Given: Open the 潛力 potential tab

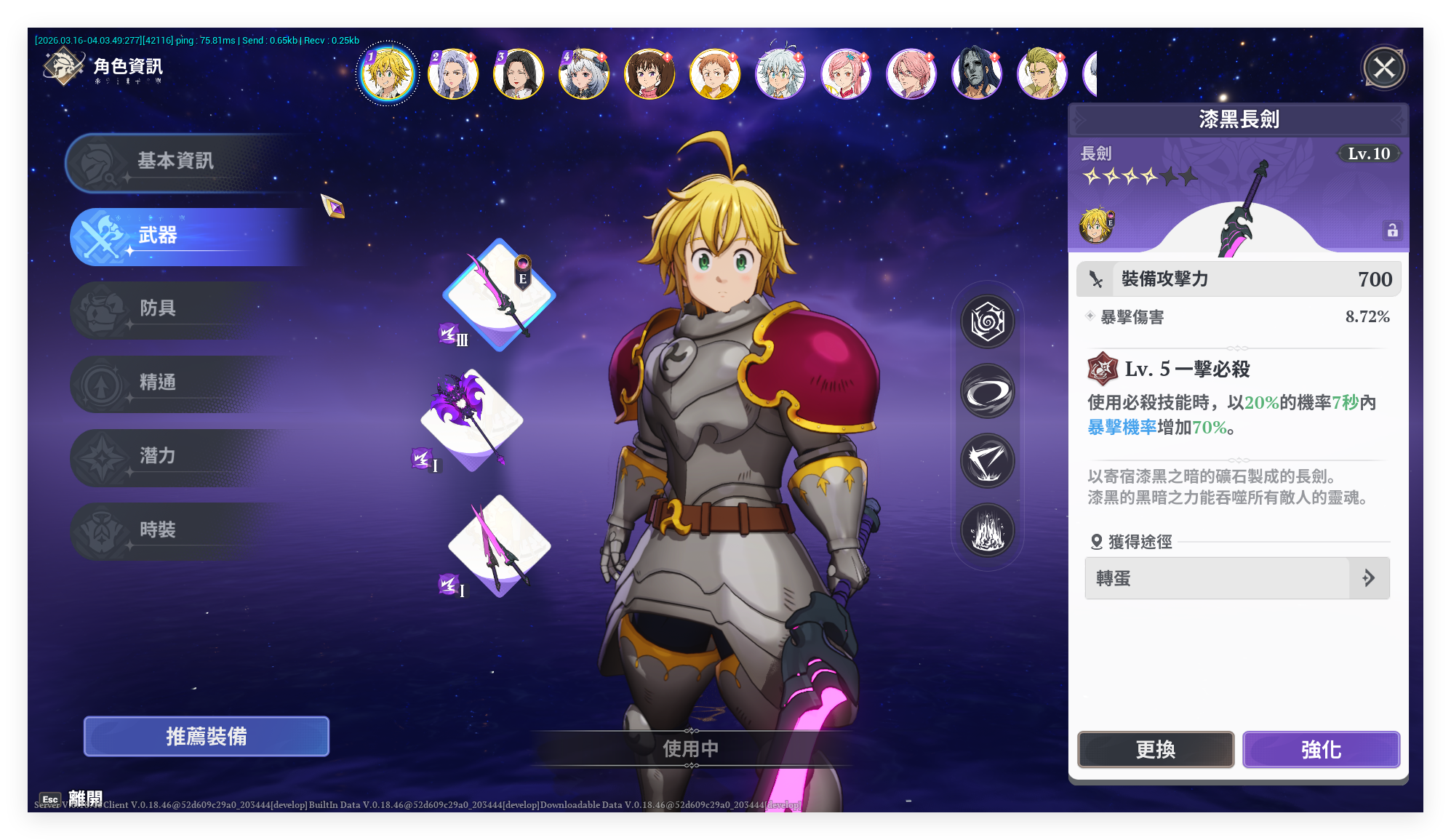Looking at the screenshot, I should [x=159, y=457].
